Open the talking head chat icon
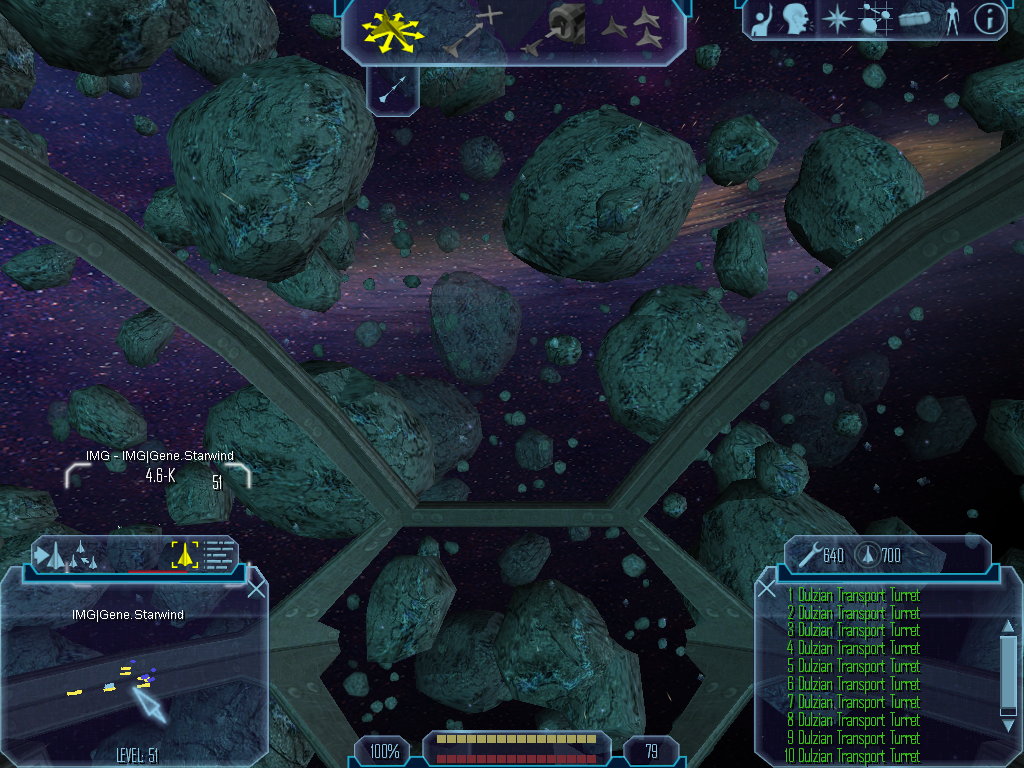The image size is (1024, 768). [795, 19]
